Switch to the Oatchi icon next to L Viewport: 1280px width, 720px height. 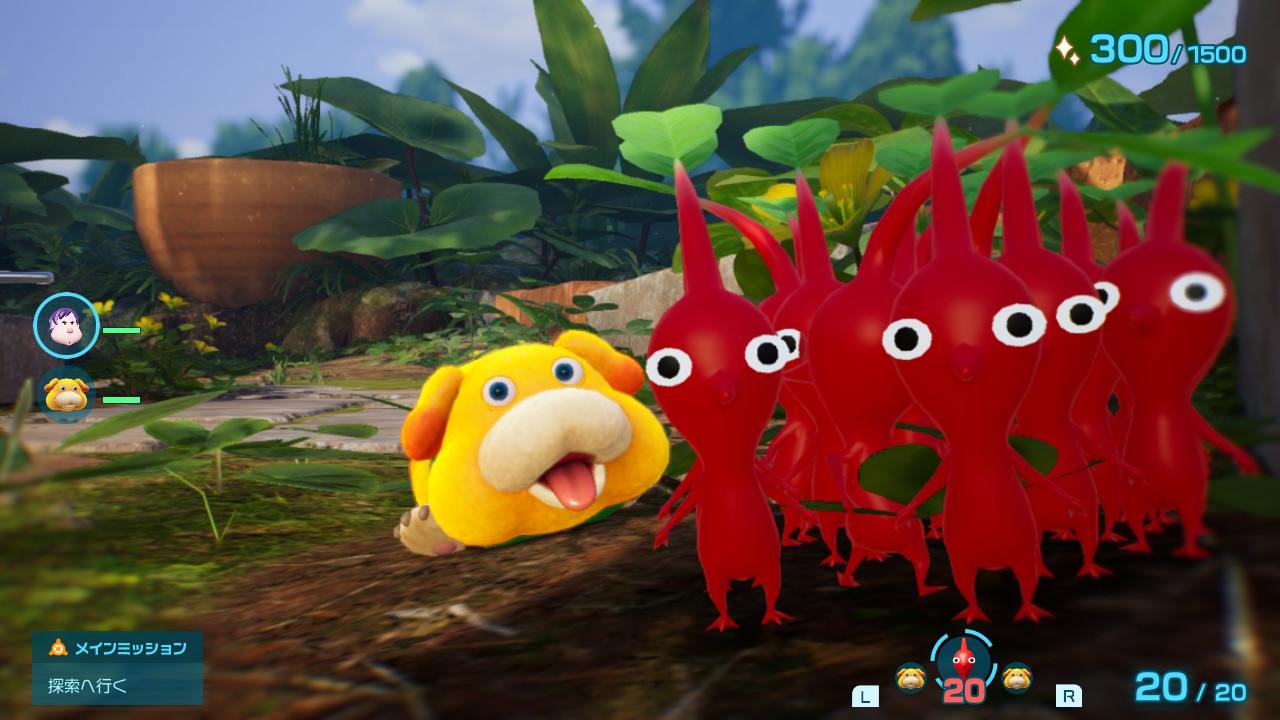[910, 677]
